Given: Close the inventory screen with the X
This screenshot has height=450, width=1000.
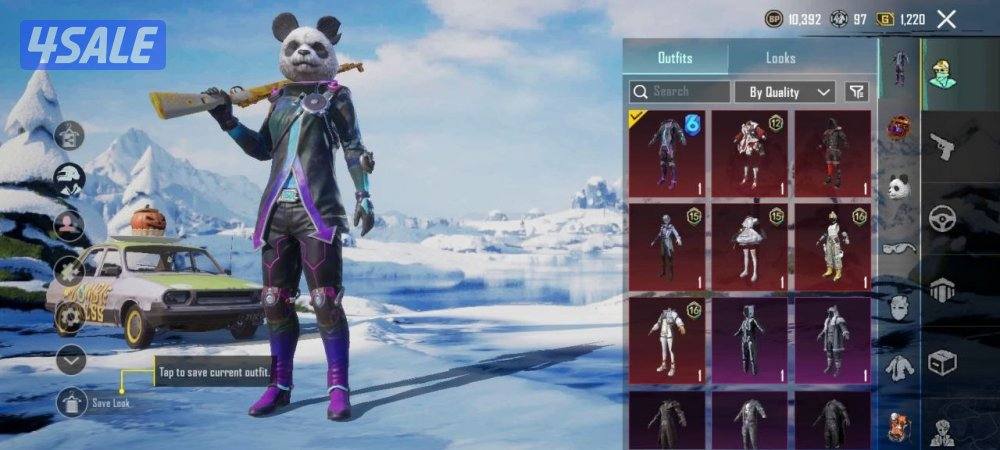Looking at the screenshot, I should pyautogui.click(x=947, y=19).
